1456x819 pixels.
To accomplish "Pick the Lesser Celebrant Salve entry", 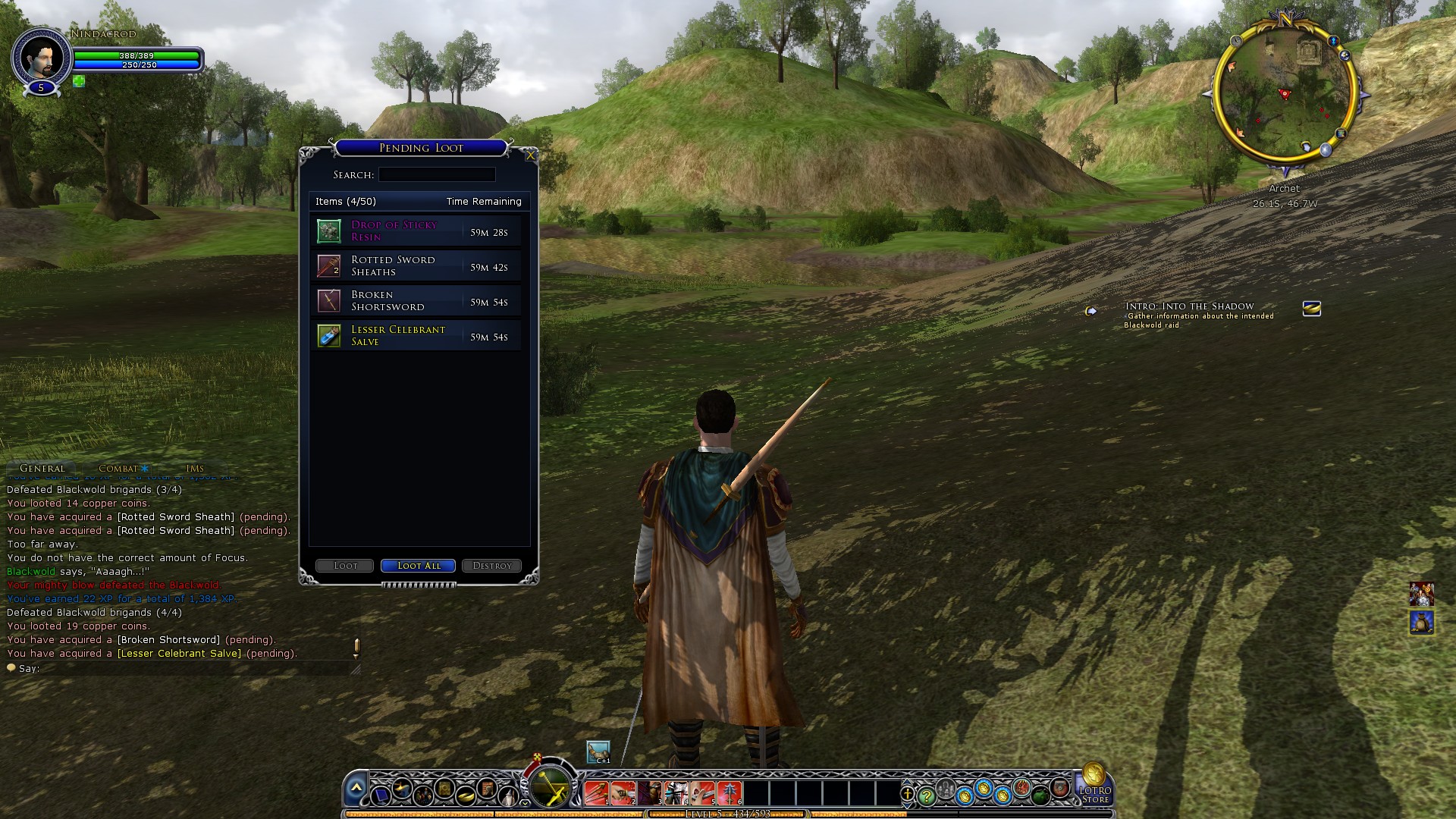I will (416, 336).
